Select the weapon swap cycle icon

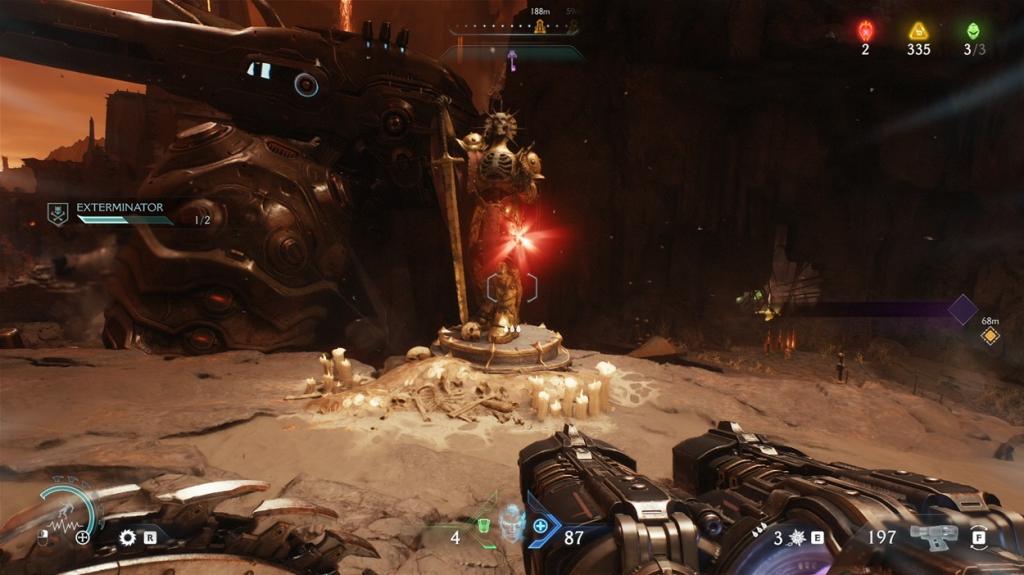(x=979, y=537)
